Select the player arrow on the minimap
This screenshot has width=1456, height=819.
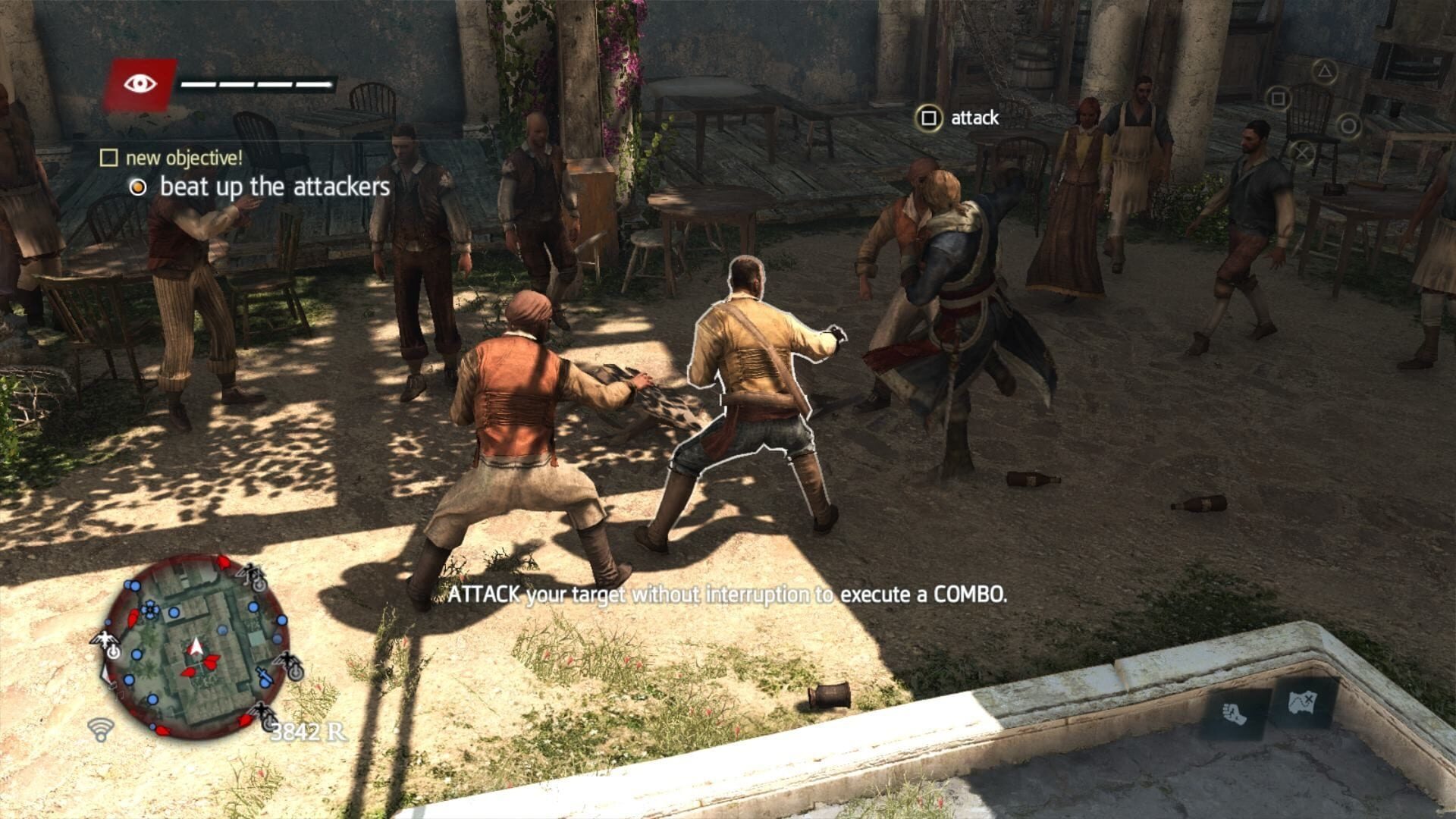click(x=196, y=646)
